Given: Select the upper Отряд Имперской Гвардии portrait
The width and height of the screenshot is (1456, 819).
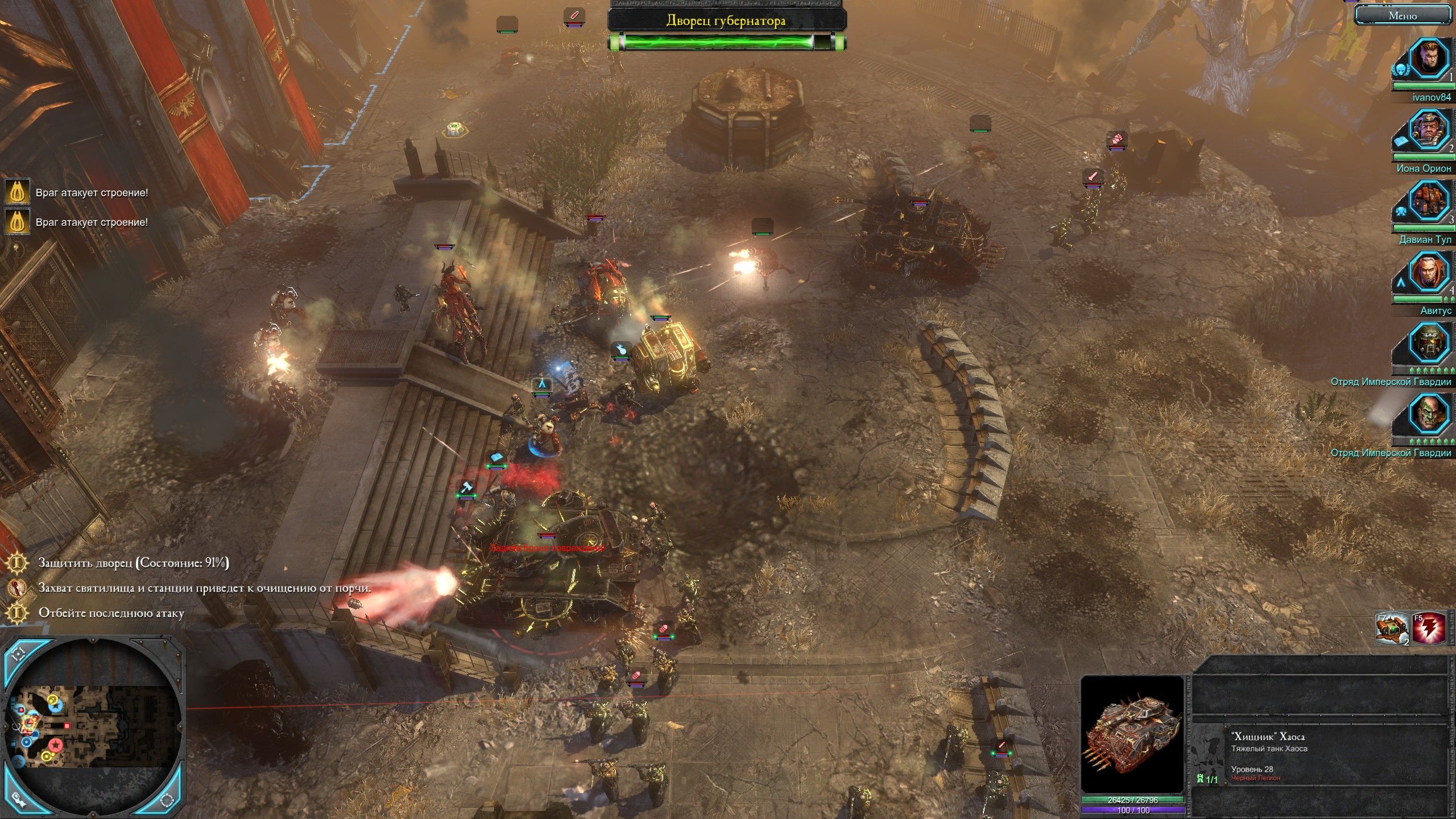Looking at the screenshot, I should coord(1428,344).
